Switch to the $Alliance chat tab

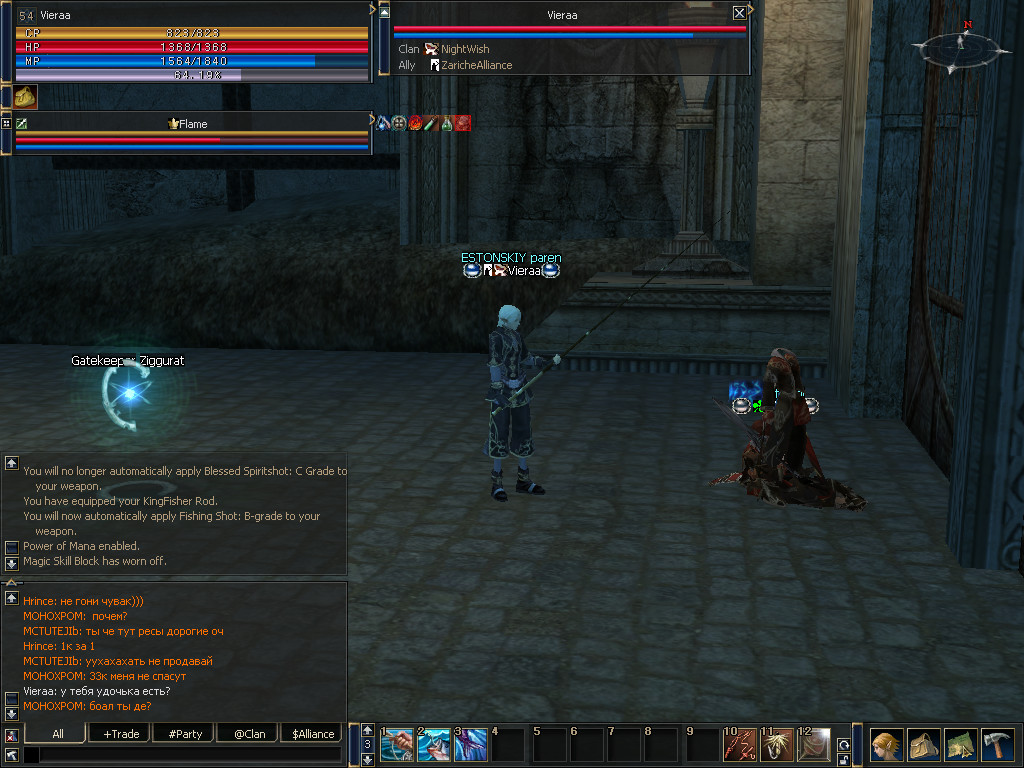coord(313,733)
